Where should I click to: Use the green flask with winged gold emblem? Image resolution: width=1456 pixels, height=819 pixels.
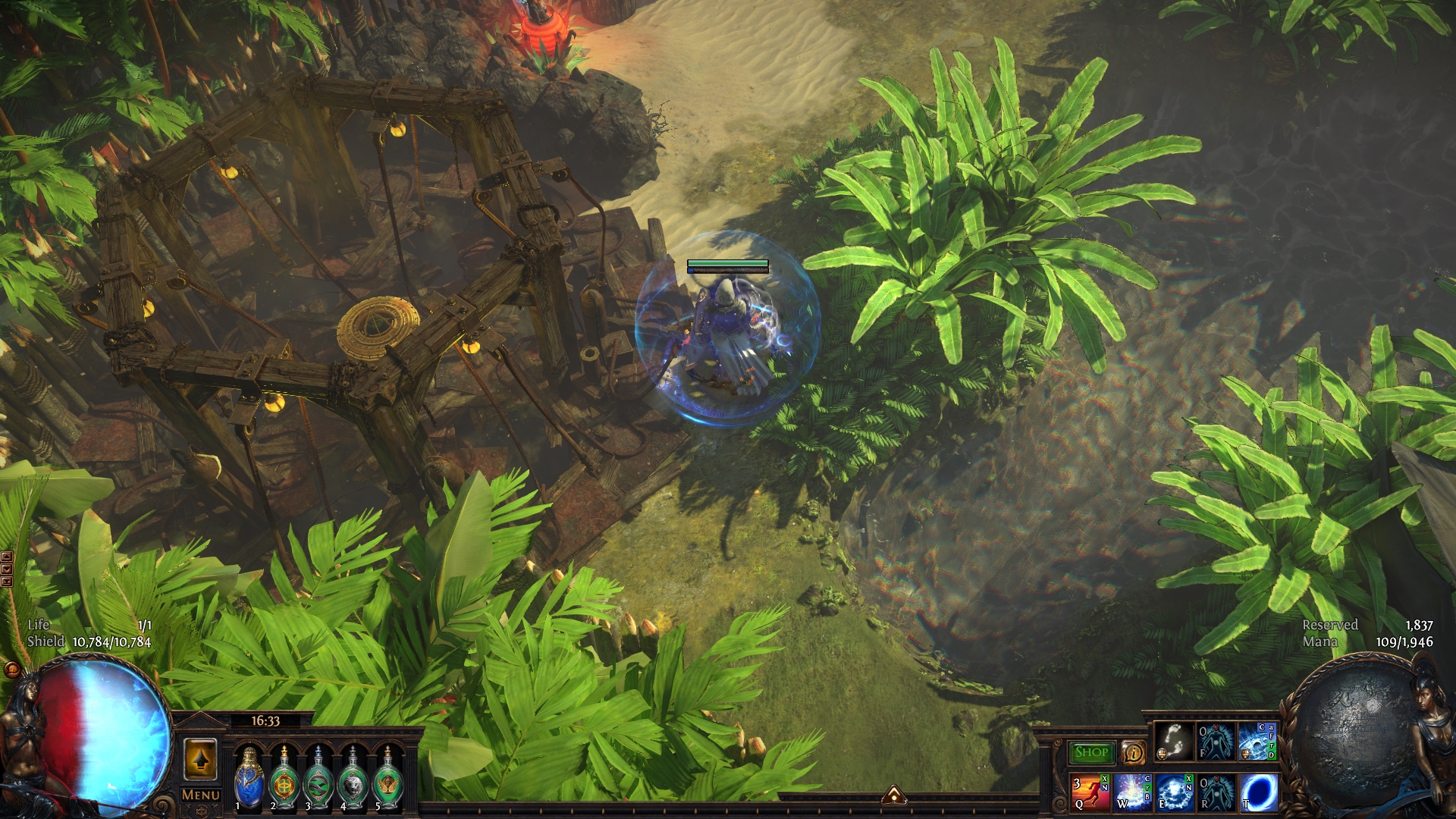(388, 779)
